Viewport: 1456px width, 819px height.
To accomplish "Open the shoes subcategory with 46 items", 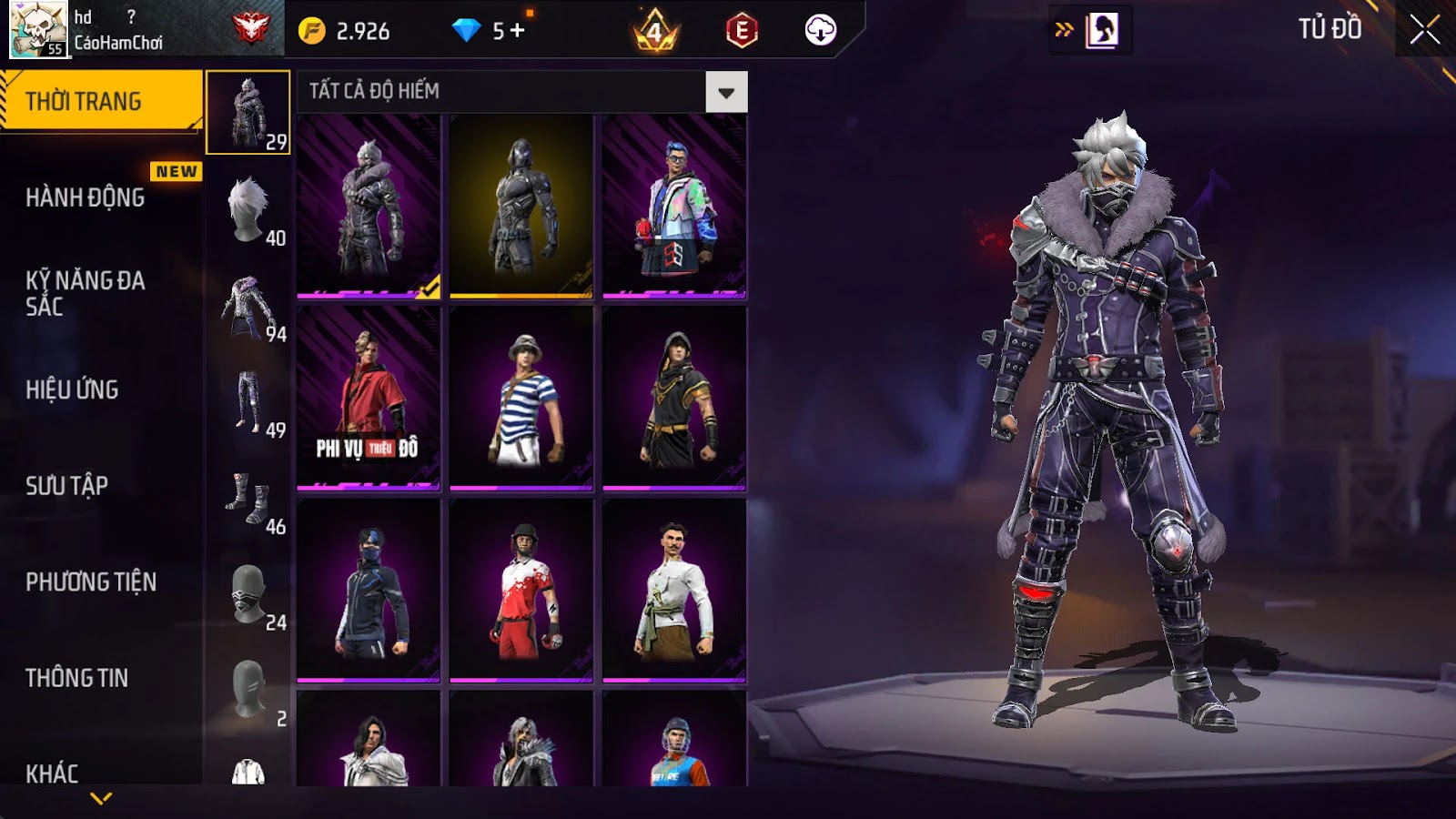I will click(x=248, y=499).
